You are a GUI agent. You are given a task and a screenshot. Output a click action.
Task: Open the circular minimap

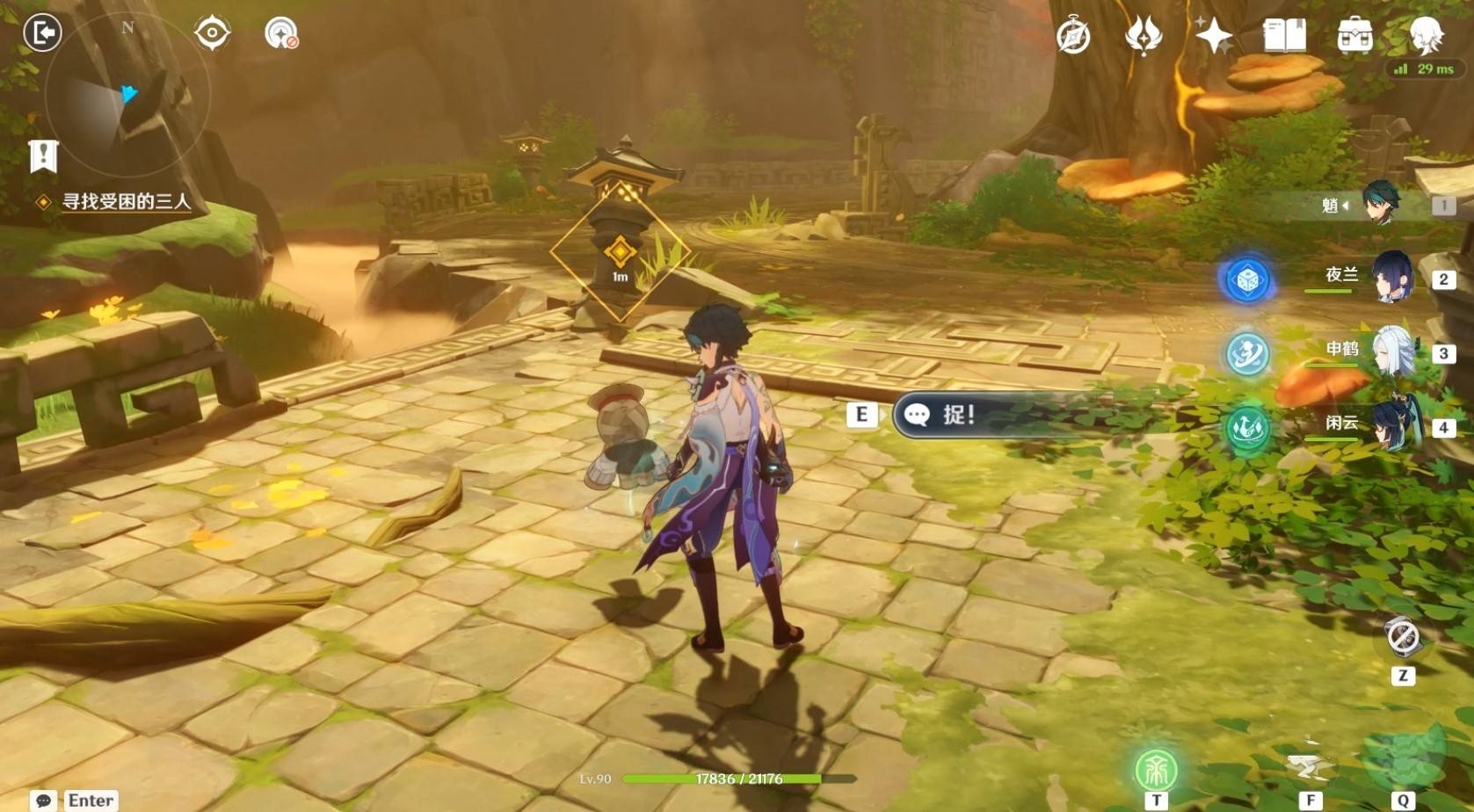tap(127, 95)
